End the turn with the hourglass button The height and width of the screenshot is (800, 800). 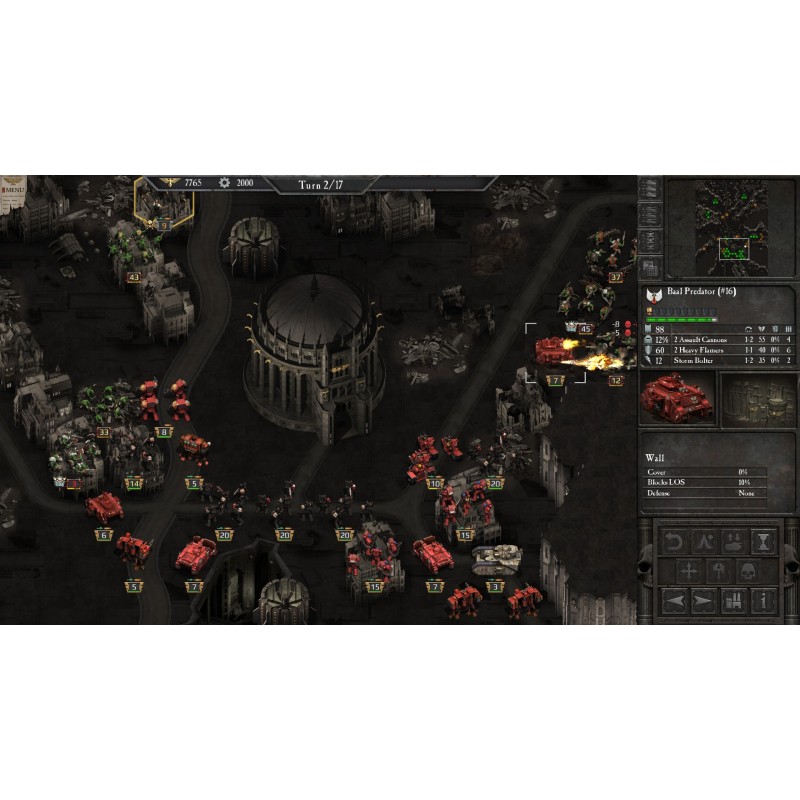[x=764, y=542]
